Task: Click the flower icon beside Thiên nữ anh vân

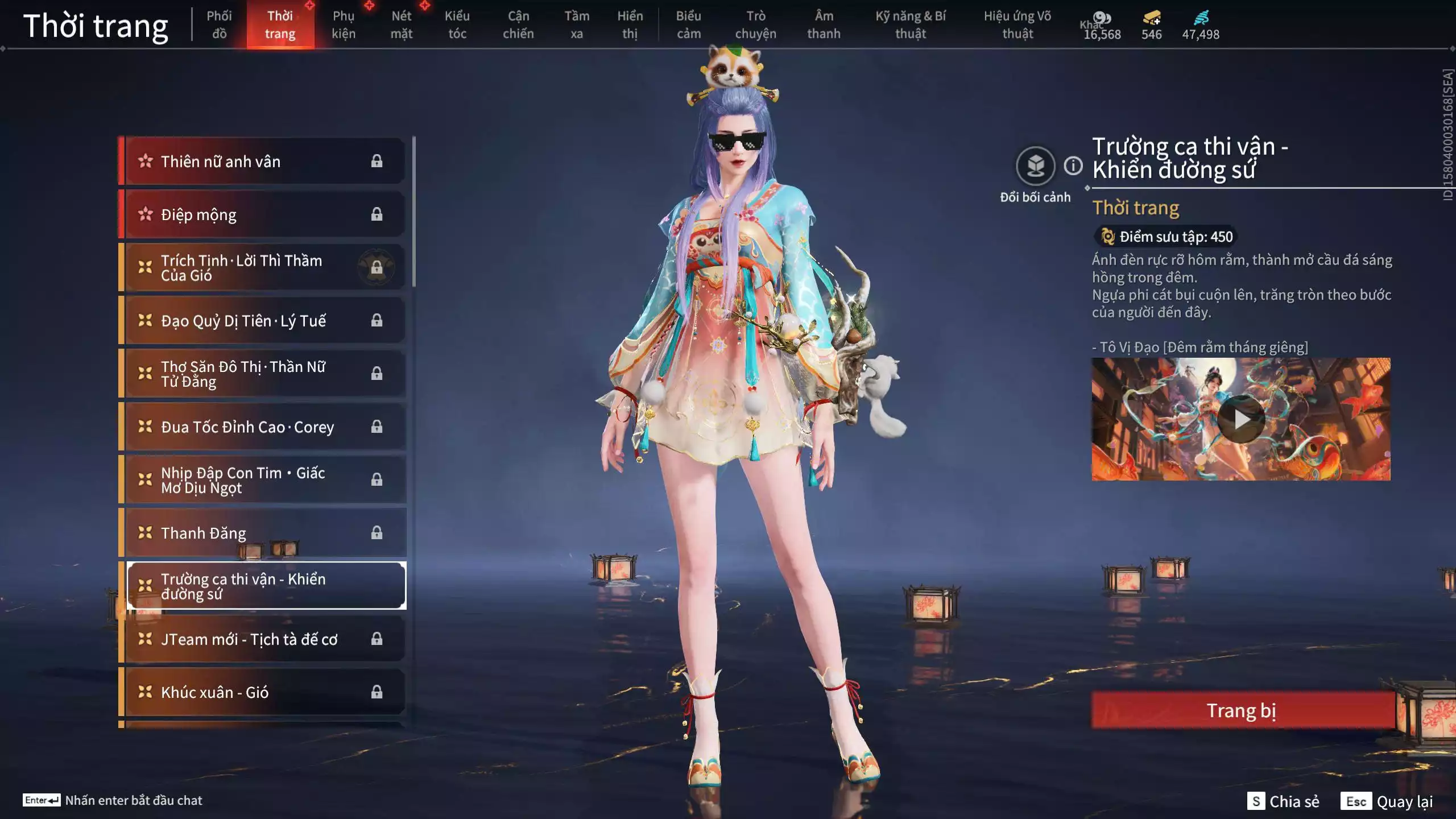Action: pos(146,161)
